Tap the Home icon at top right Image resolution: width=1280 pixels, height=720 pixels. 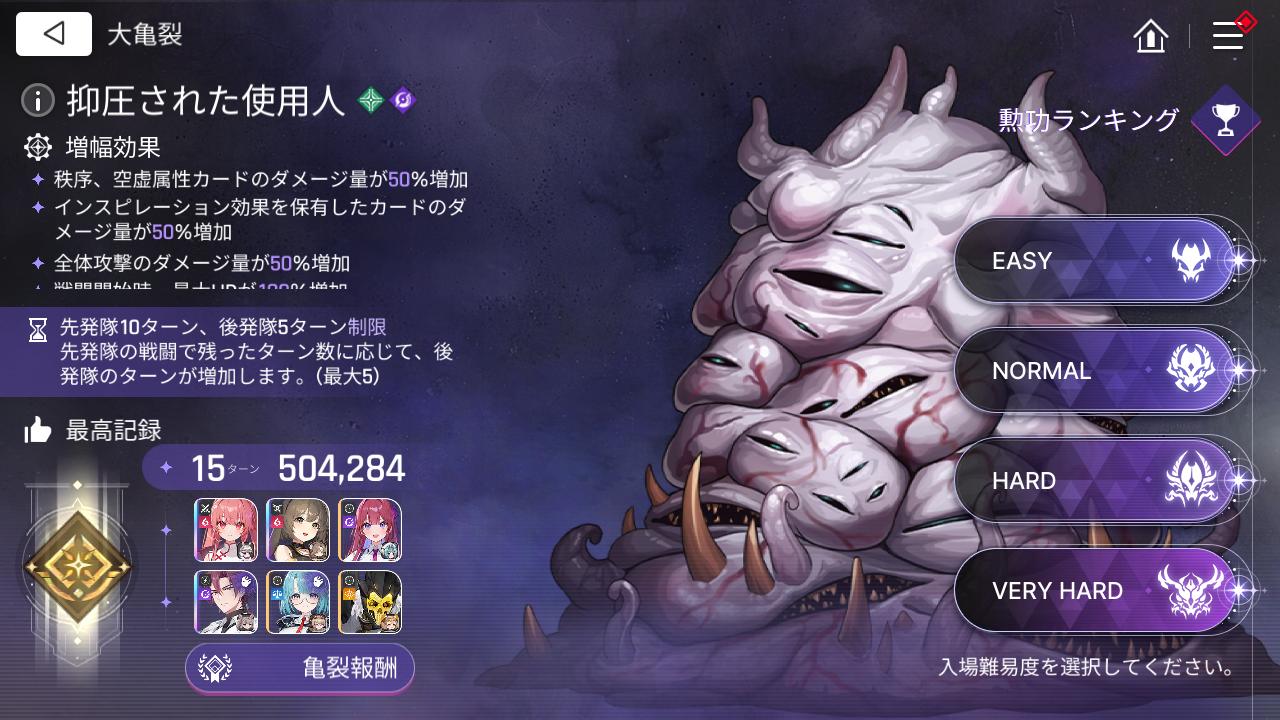(x=1150, y=36)
